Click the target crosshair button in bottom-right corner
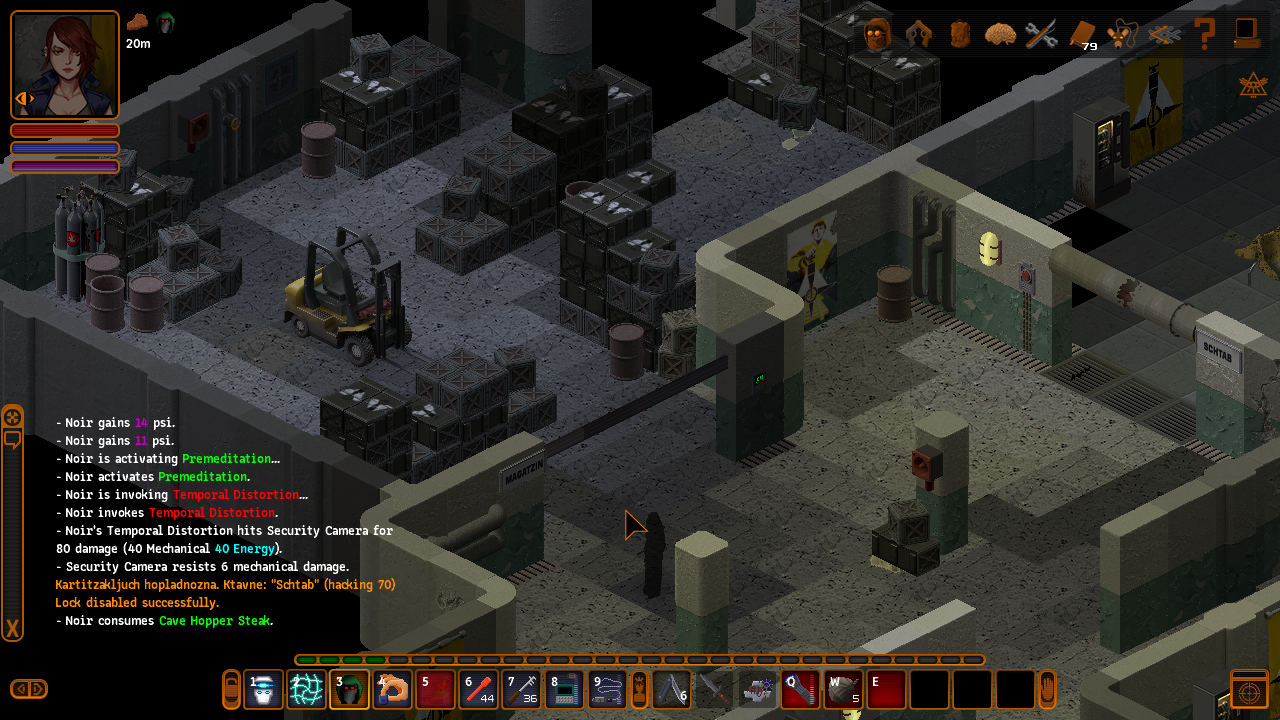This screenshot has height=720, width=1280. (1249, 691)
